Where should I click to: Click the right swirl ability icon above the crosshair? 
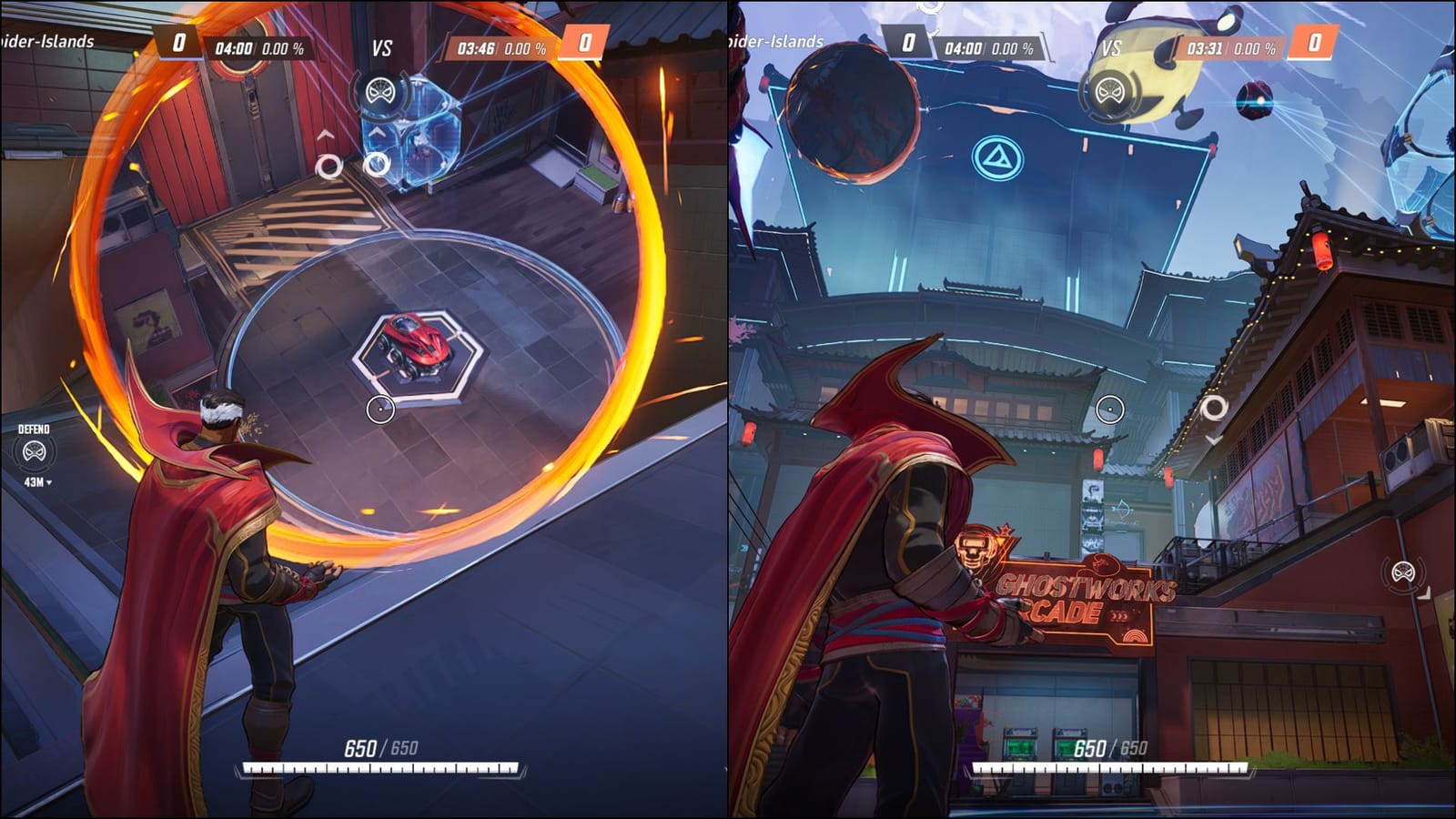377,164
